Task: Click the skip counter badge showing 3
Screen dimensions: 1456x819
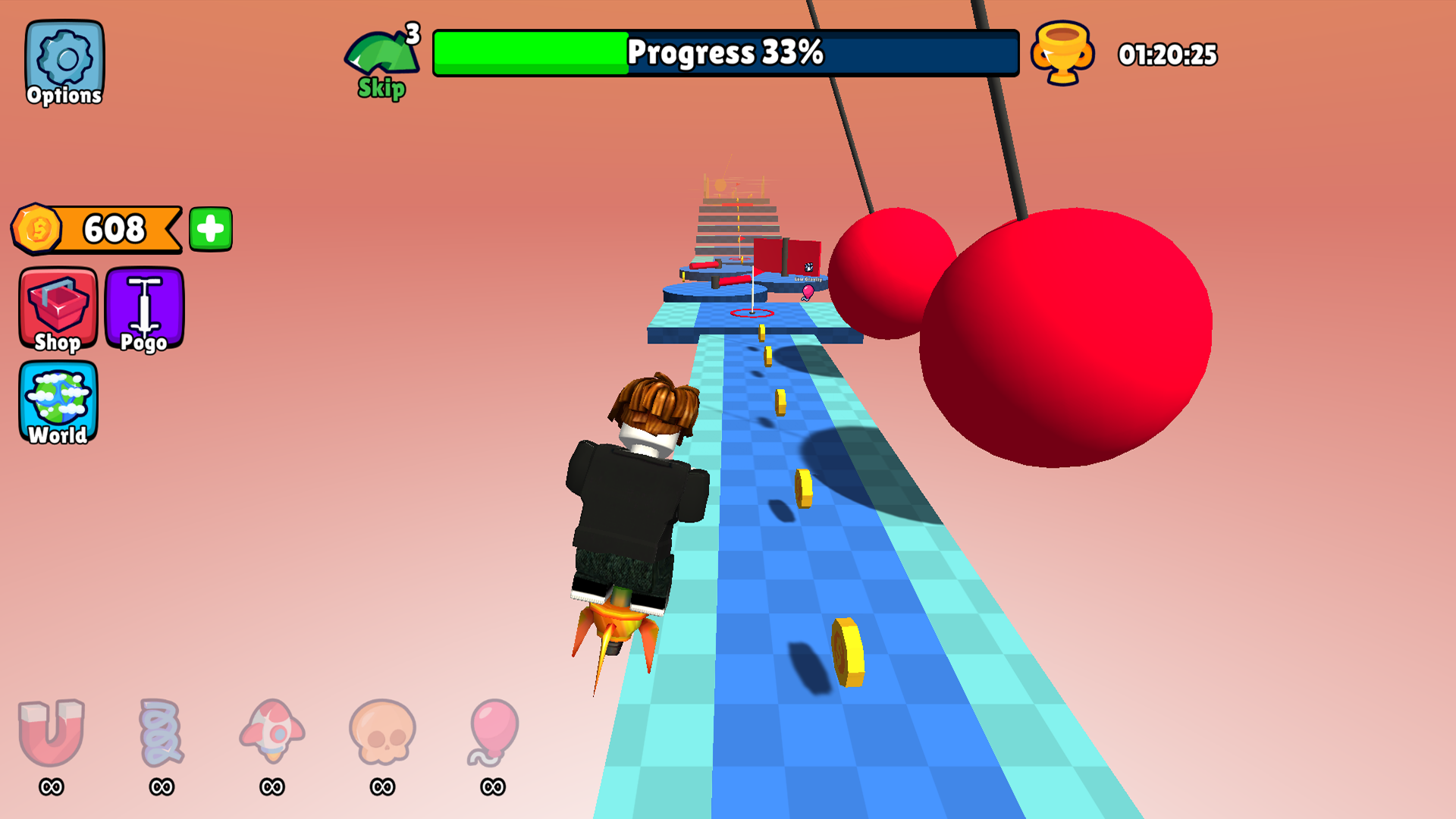Action: click(x=413, y=32)
